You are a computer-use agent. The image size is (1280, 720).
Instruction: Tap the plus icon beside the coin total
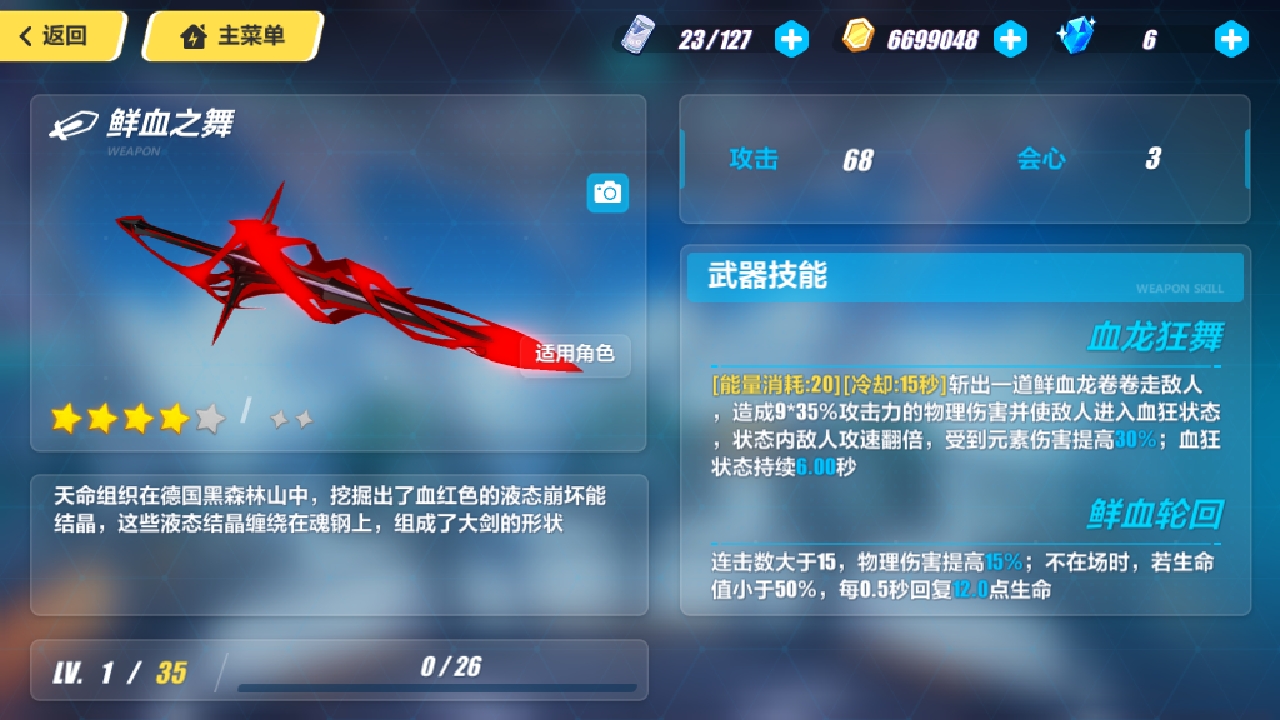pos(1011,40)
